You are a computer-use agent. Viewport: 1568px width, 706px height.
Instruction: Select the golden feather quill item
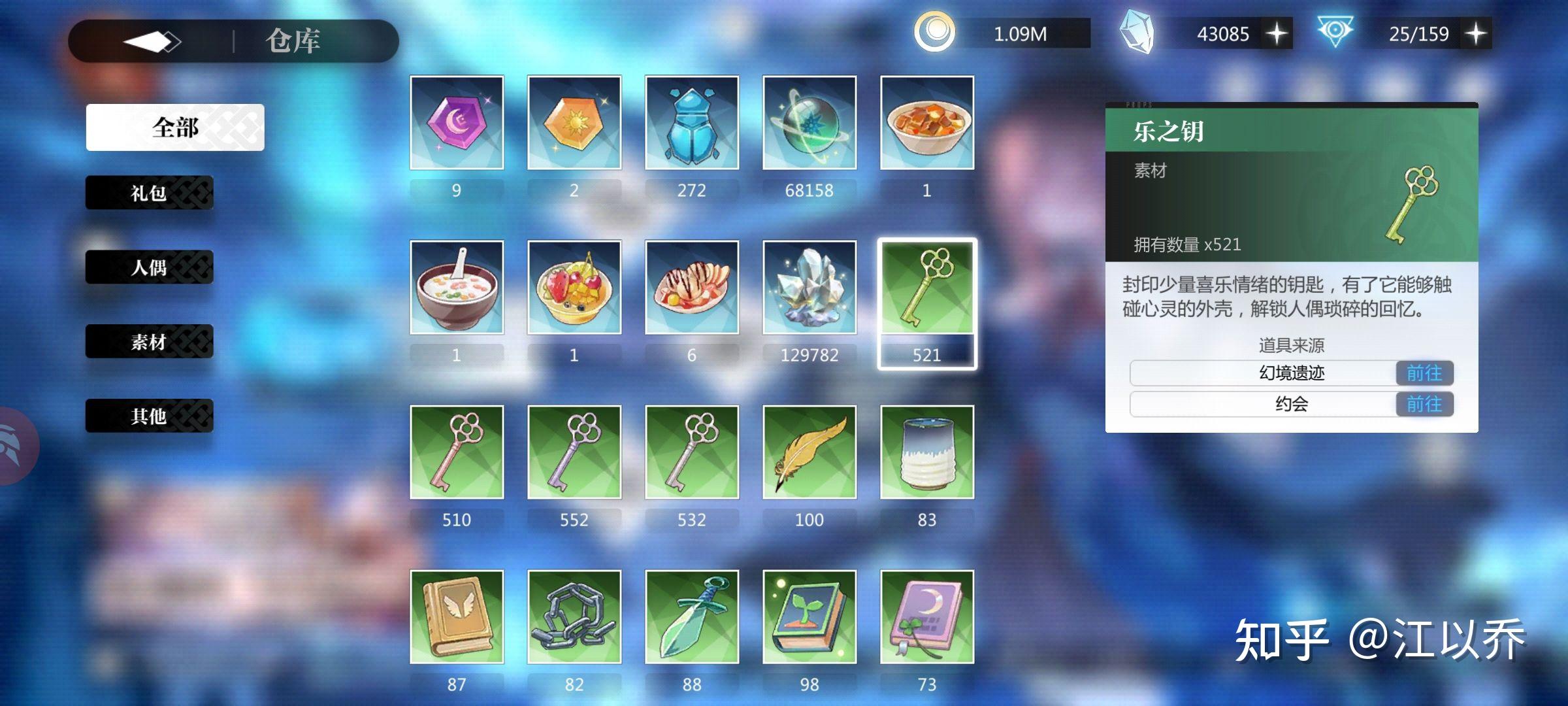click(x=809, y=452)
